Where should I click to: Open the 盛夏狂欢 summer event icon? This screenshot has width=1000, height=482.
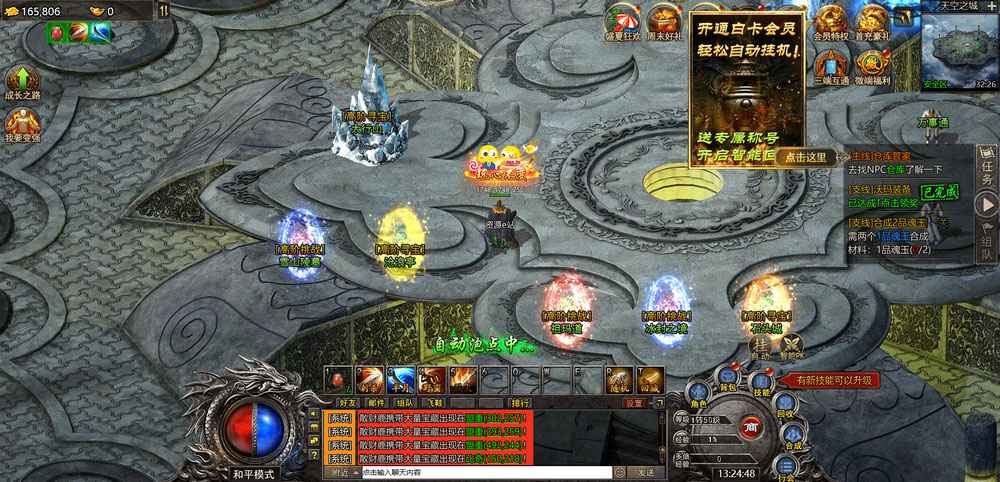tap(622, 20)
